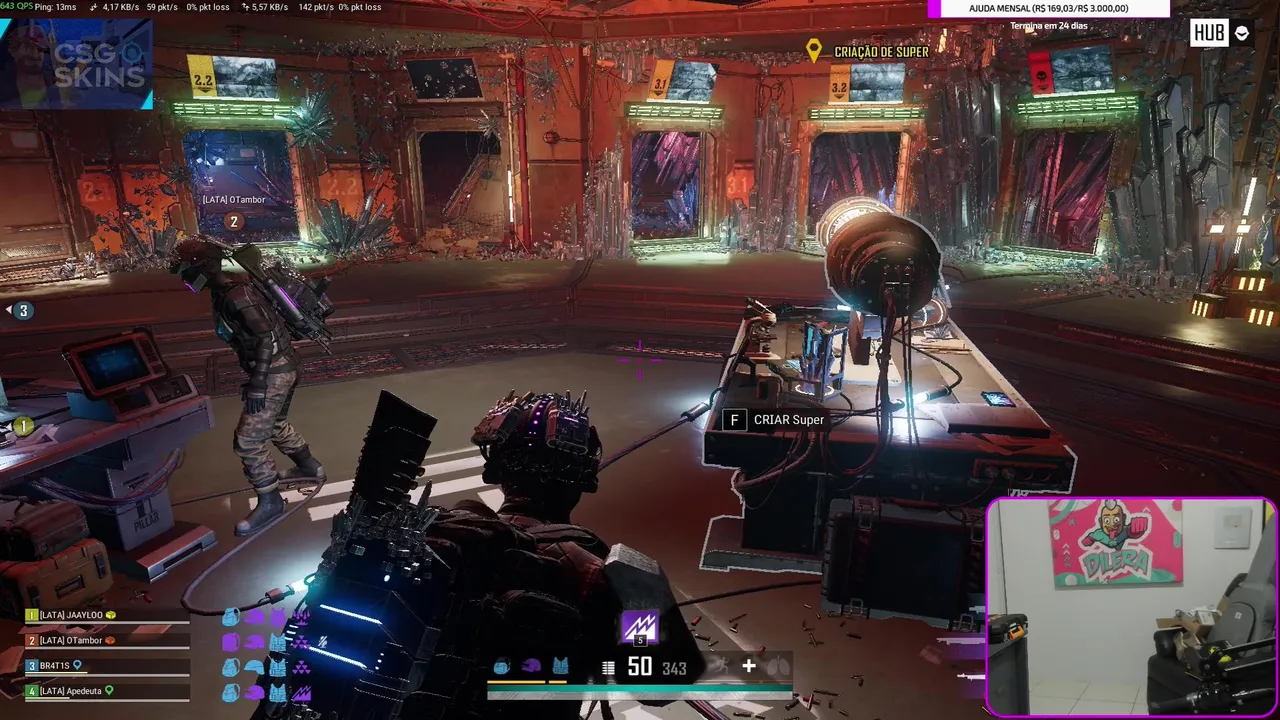Click the HUB label in the corner
The image size is (1280, 720).
pos(1209,33)
